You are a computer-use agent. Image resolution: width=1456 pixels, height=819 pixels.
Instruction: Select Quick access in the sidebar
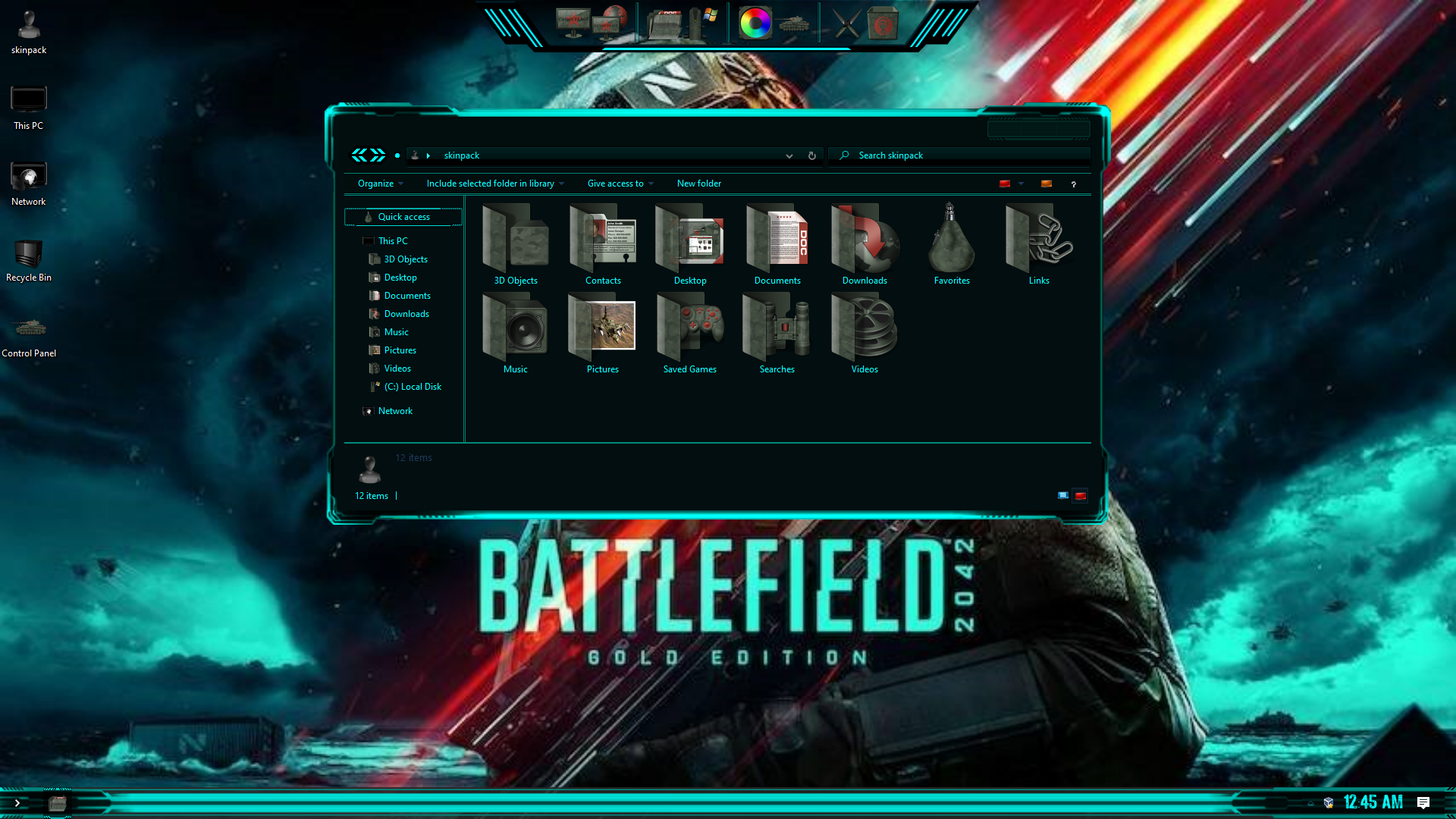pos(403,217)
